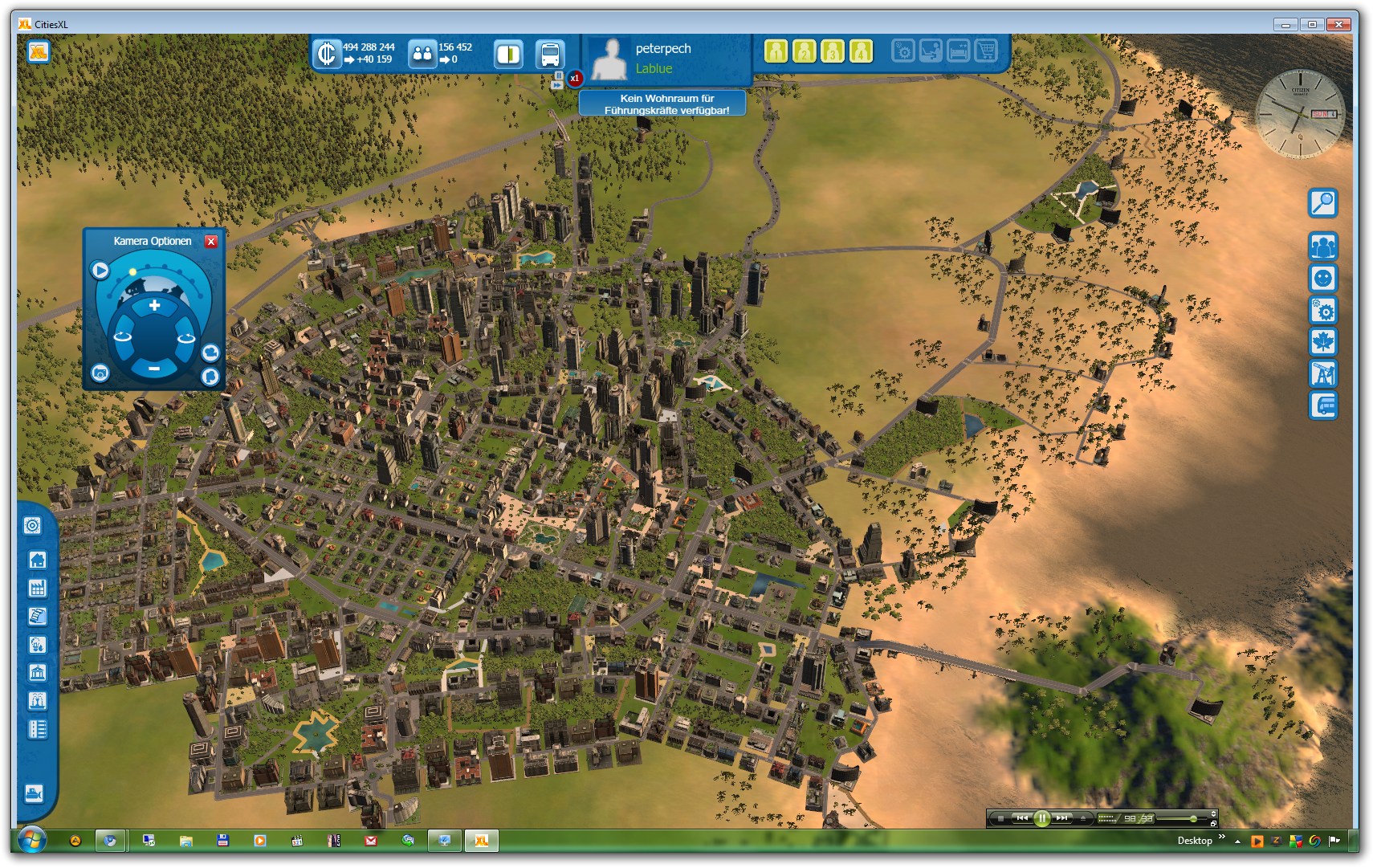The width and height of the screenshot is (1373, 868).
Task: Select the bulldozer demolish tool
Action: [x=34, y=794]
